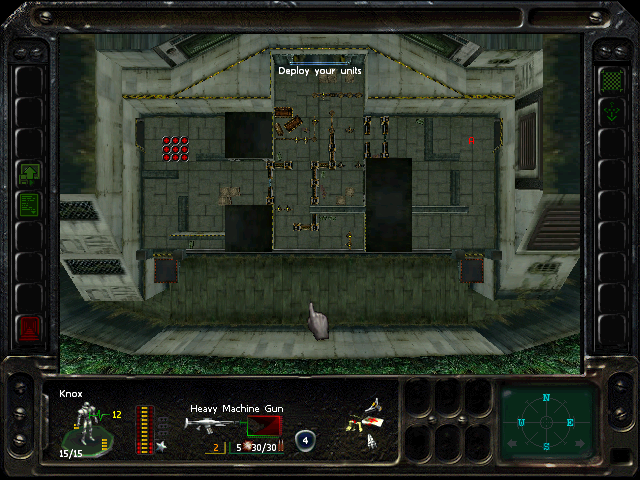640x480 pixels.
Task: Toggle the green checkered grid button
Action: [610, 79]
